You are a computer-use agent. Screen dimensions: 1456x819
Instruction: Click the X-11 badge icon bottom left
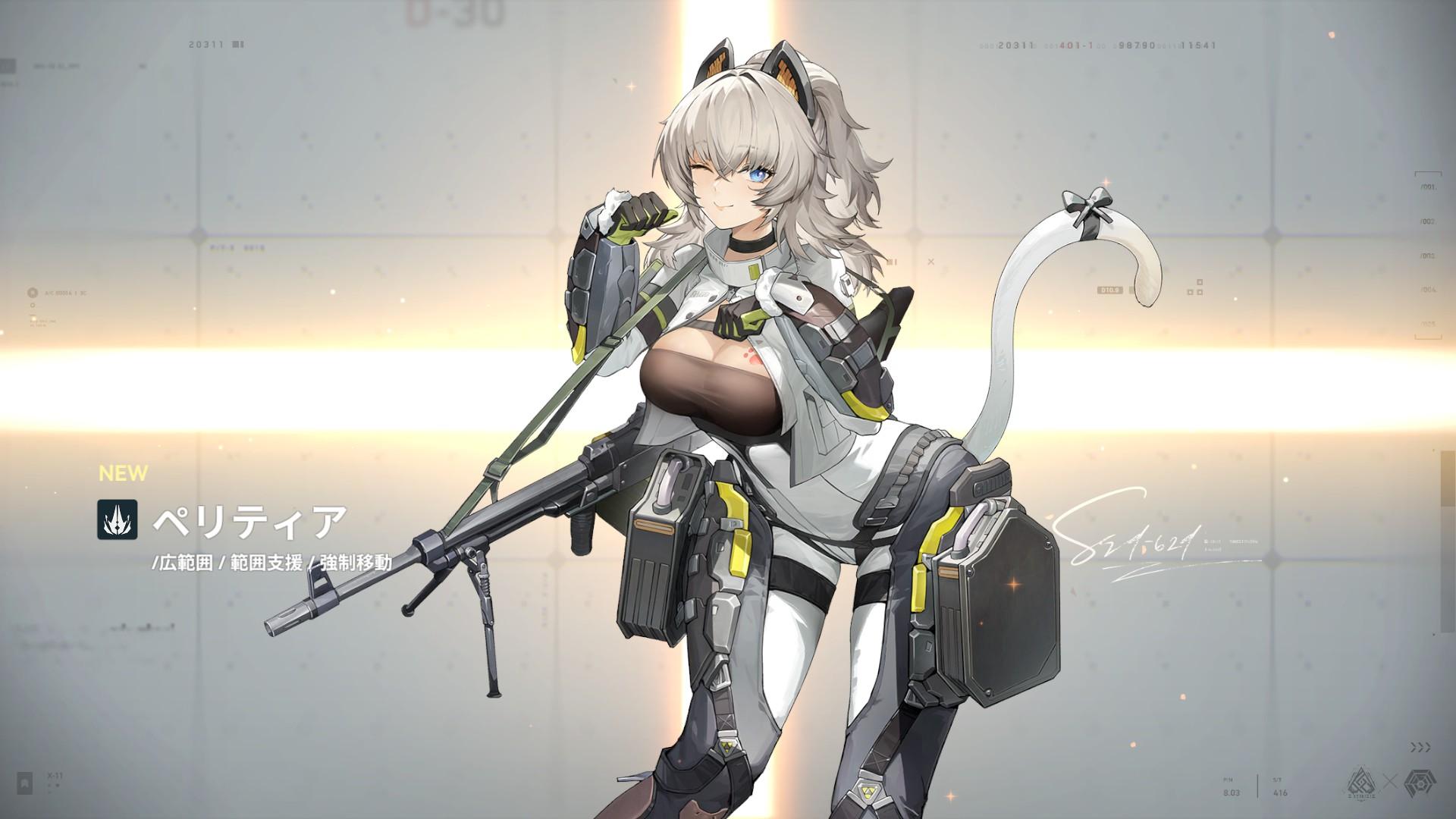(24, 783)
